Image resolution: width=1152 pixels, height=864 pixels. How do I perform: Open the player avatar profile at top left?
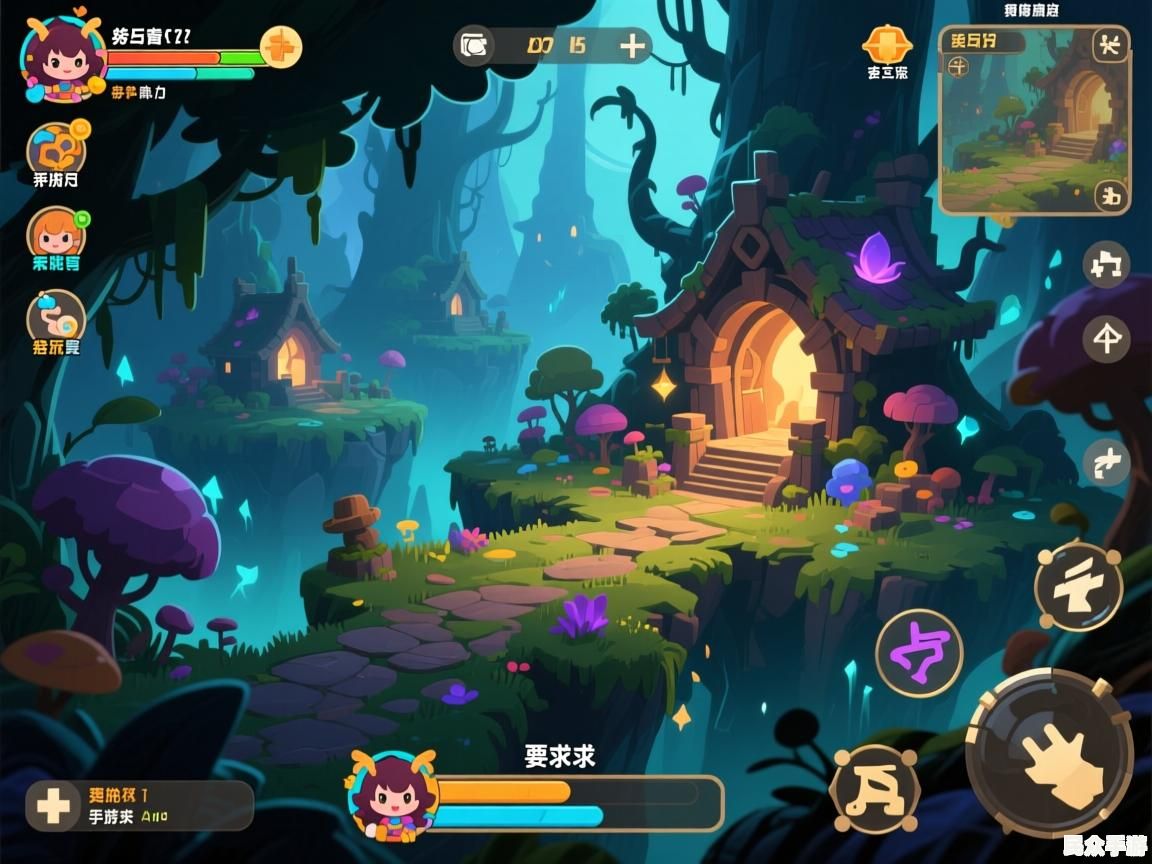(62, 58)
